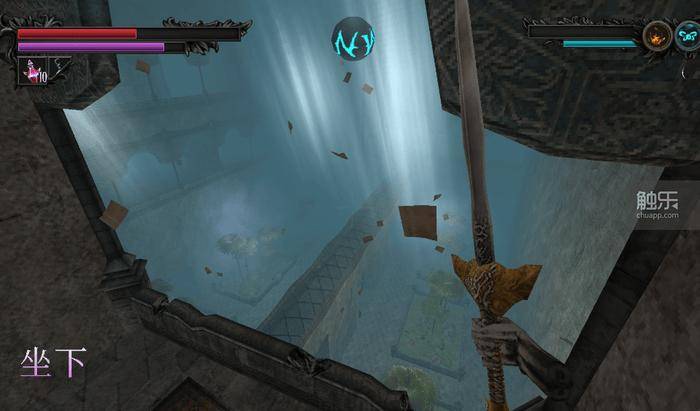This screenshot has height=411, width=700.
Task: Activate the cyan swirl ability icon
Action: [x=688, y=37]
